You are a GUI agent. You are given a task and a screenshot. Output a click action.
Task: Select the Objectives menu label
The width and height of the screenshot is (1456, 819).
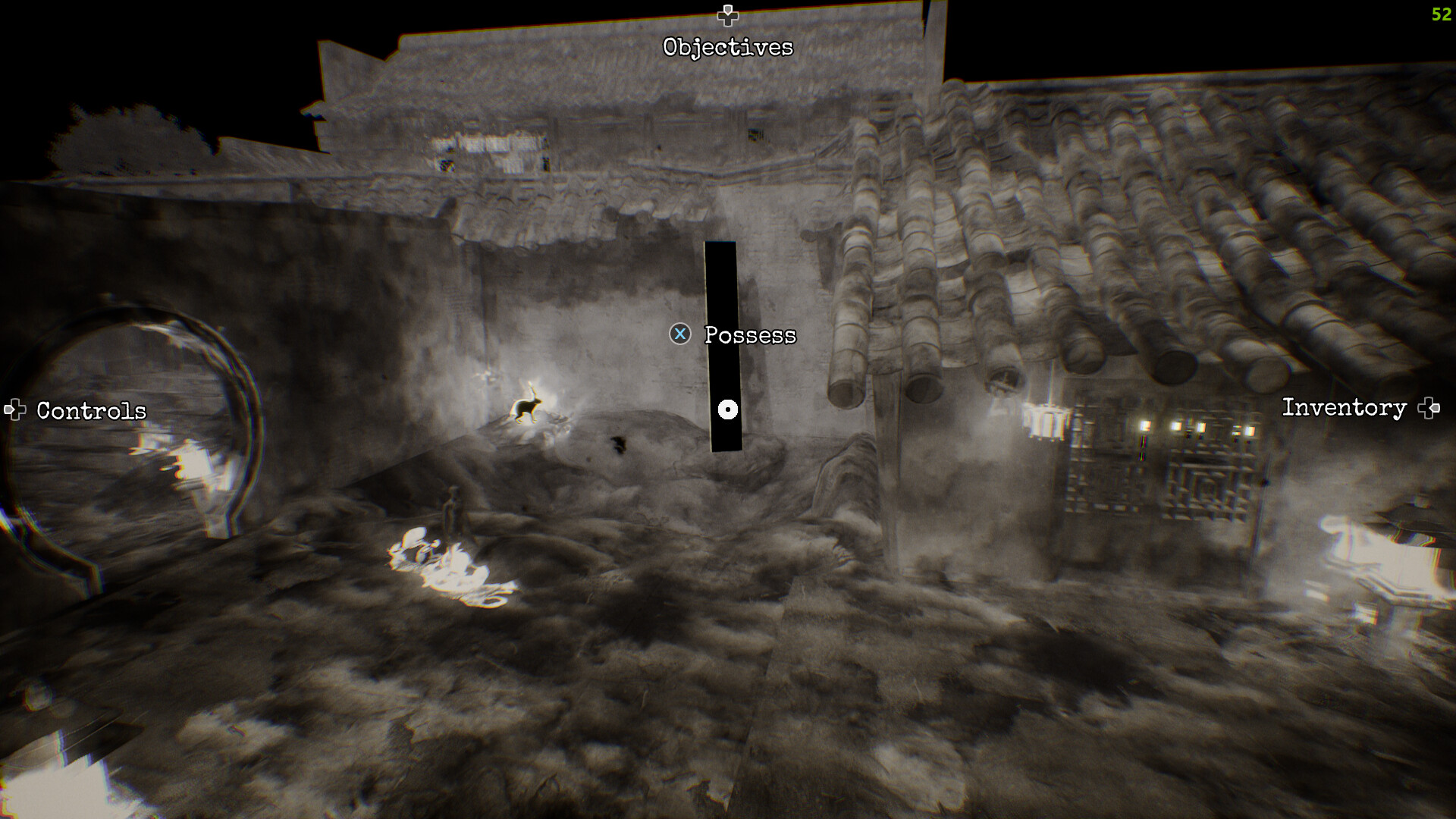pyautogui.click(x=728, y=47)
